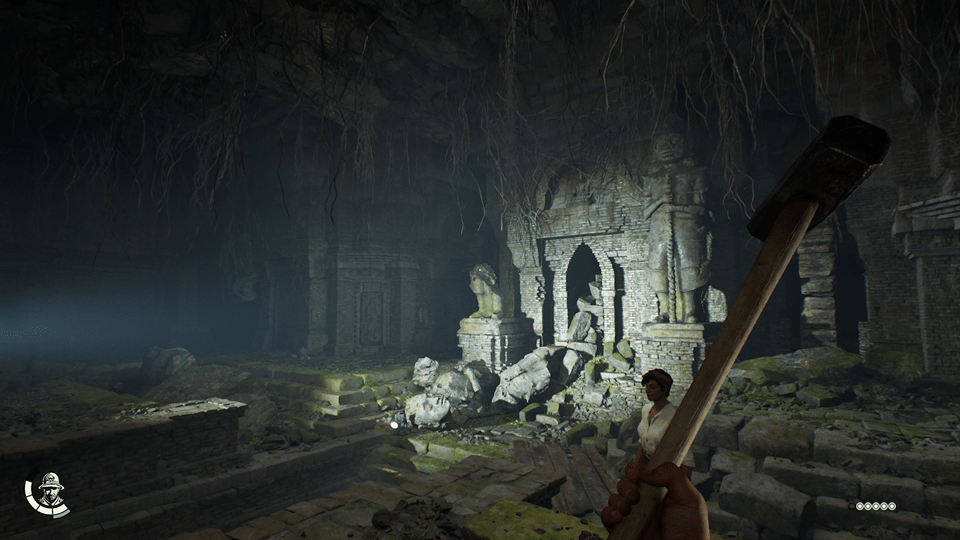Click the explorer portrait icon
960x540 pixels.
(x=49, y=491)
